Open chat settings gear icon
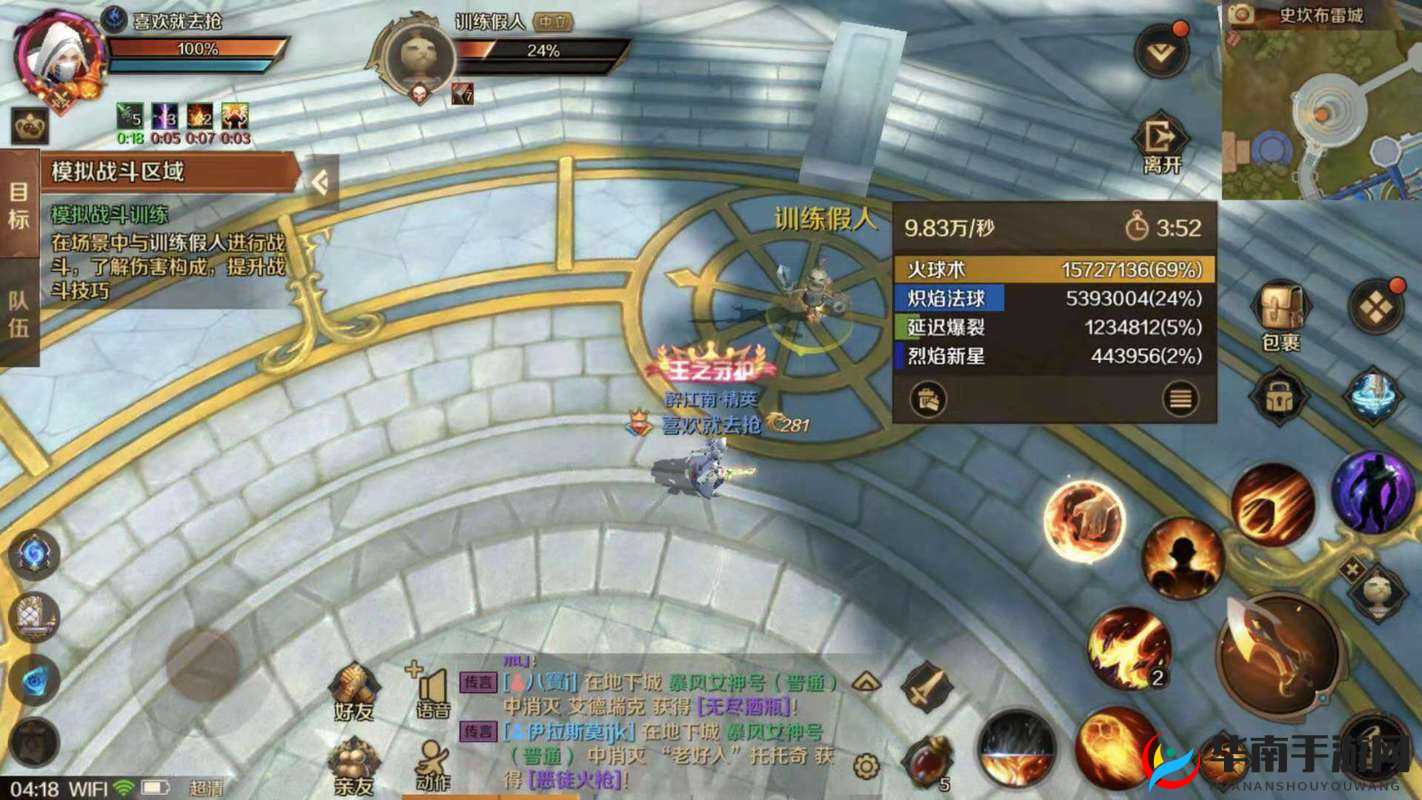Screen dimensions: 1422x800 [x=866, y=767]
